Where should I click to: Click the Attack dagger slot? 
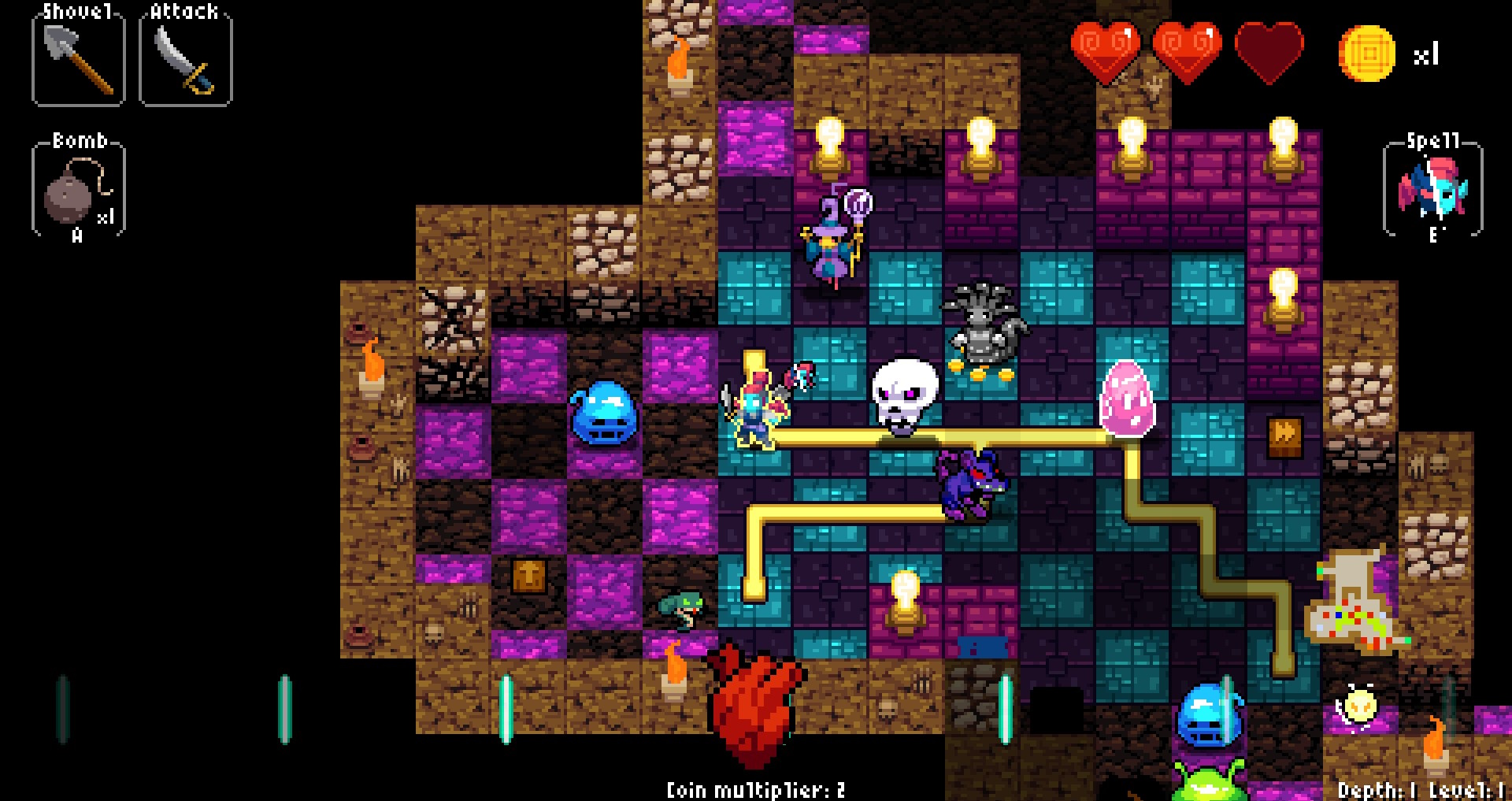click(185, 57)
